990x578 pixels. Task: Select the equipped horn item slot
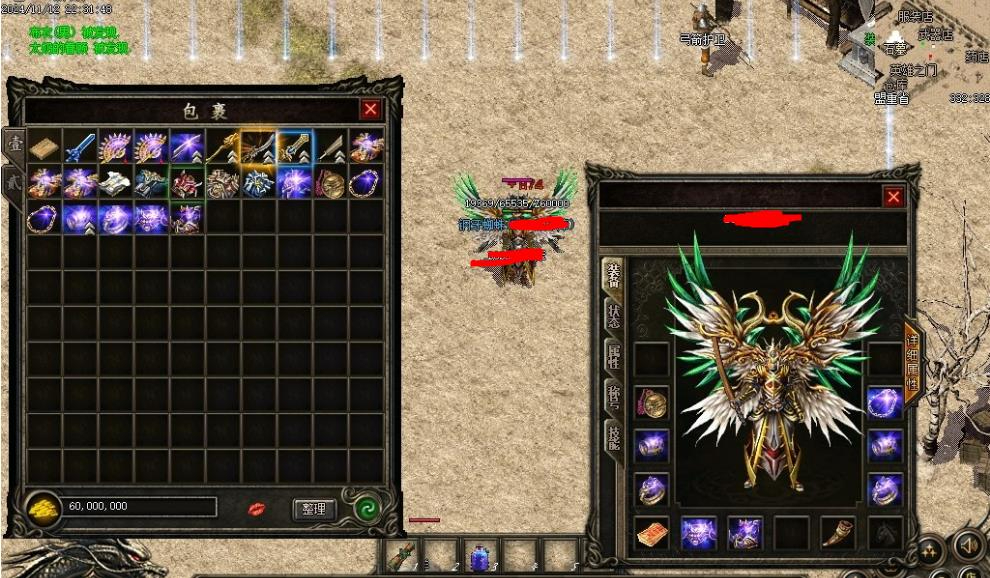pyautogui.click(x=838, y=533)
